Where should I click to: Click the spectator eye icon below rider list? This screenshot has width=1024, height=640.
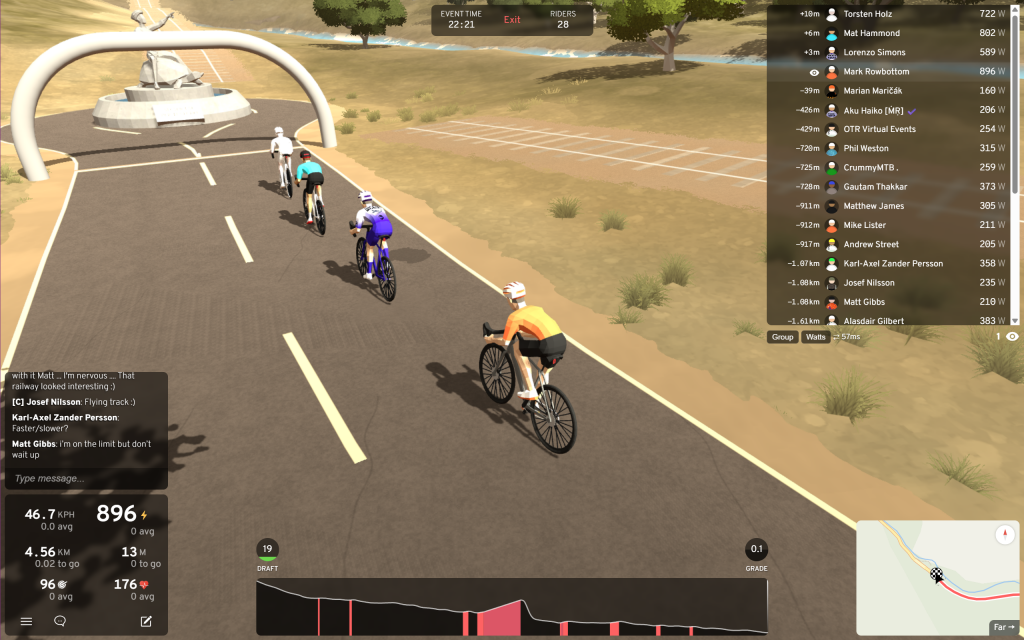coord(1012,337)
